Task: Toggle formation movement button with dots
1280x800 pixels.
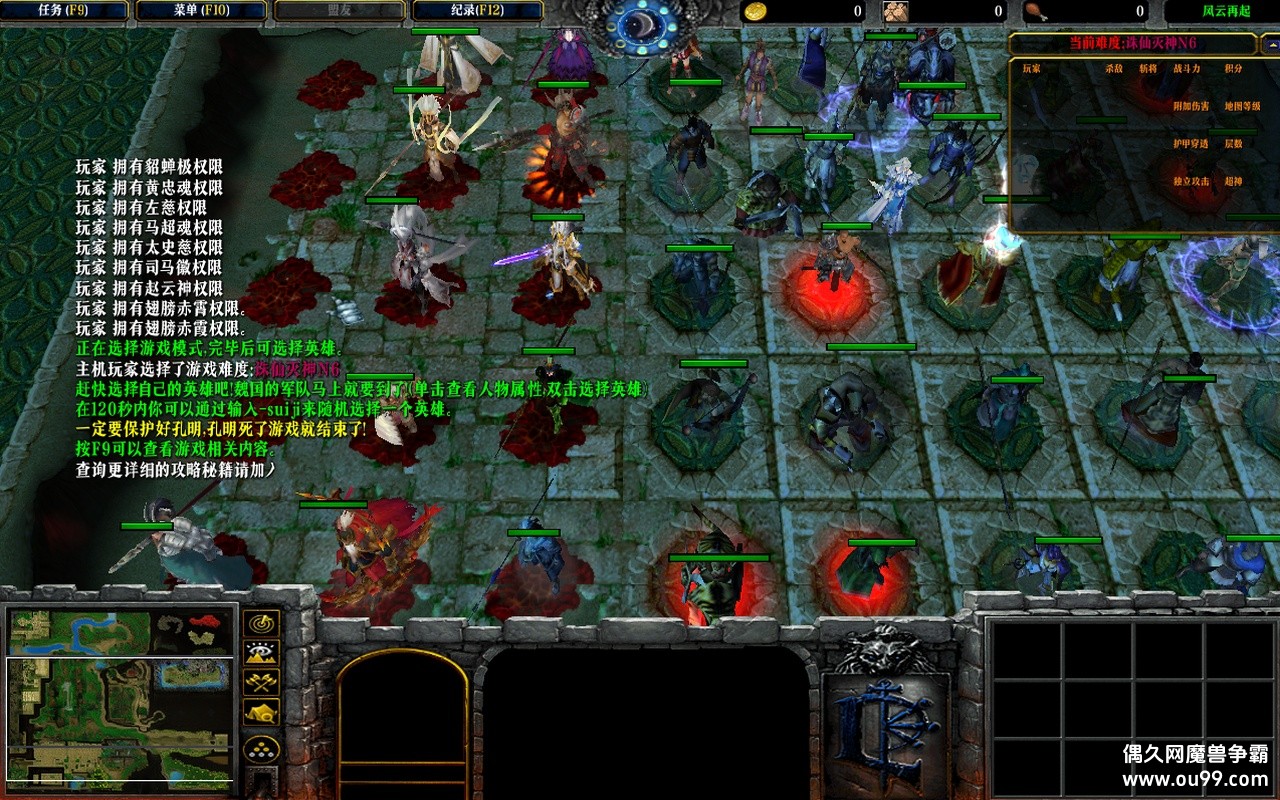Action: click(x=262, y=750)
